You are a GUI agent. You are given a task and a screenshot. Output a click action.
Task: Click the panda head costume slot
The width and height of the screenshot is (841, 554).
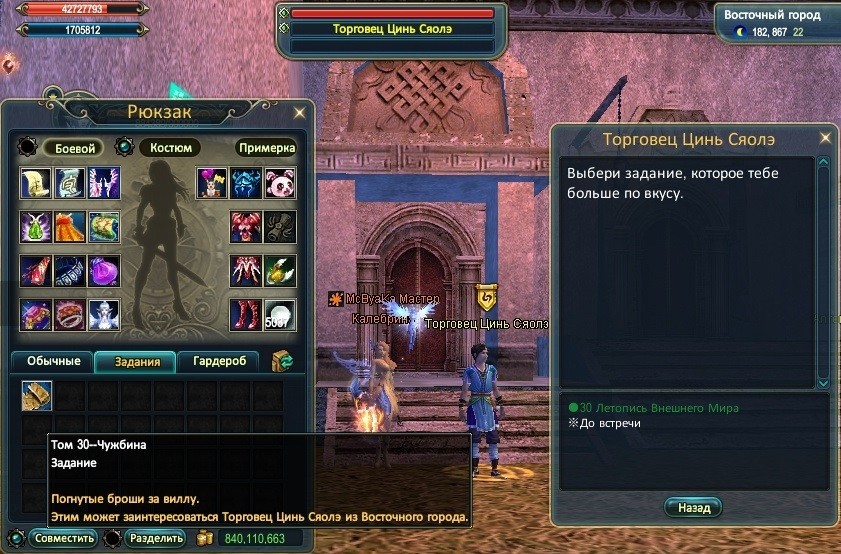click(x=280, y=183)
